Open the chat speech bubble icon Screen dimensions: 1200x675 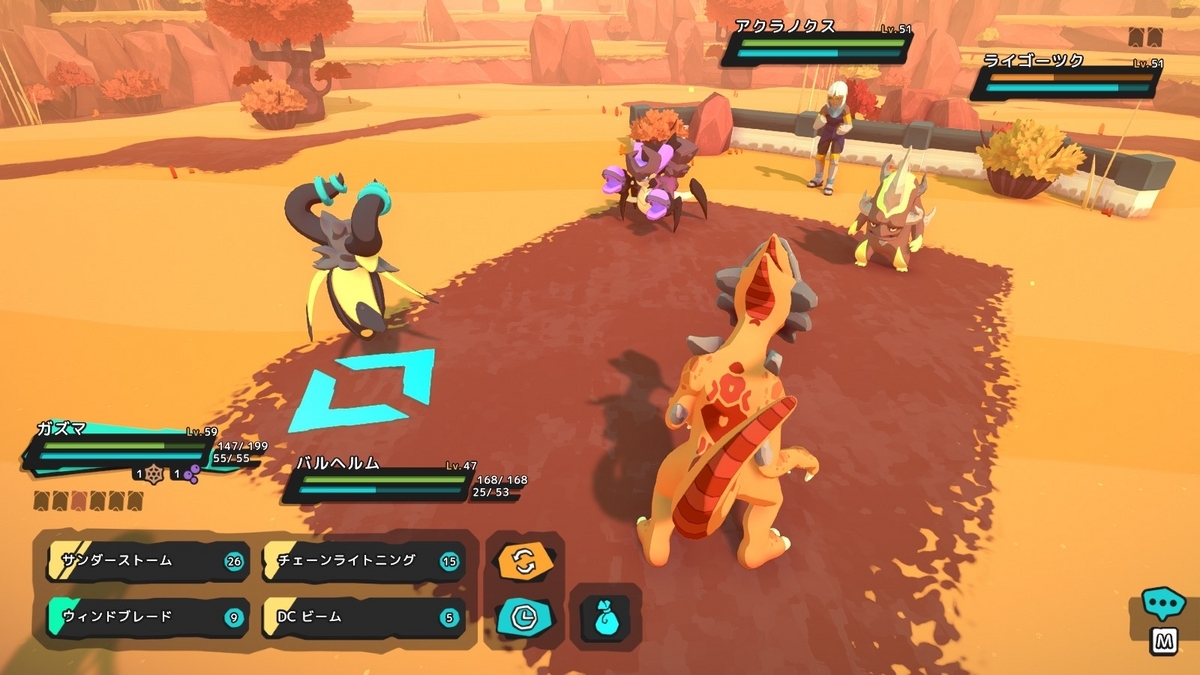pos(1163,604)
